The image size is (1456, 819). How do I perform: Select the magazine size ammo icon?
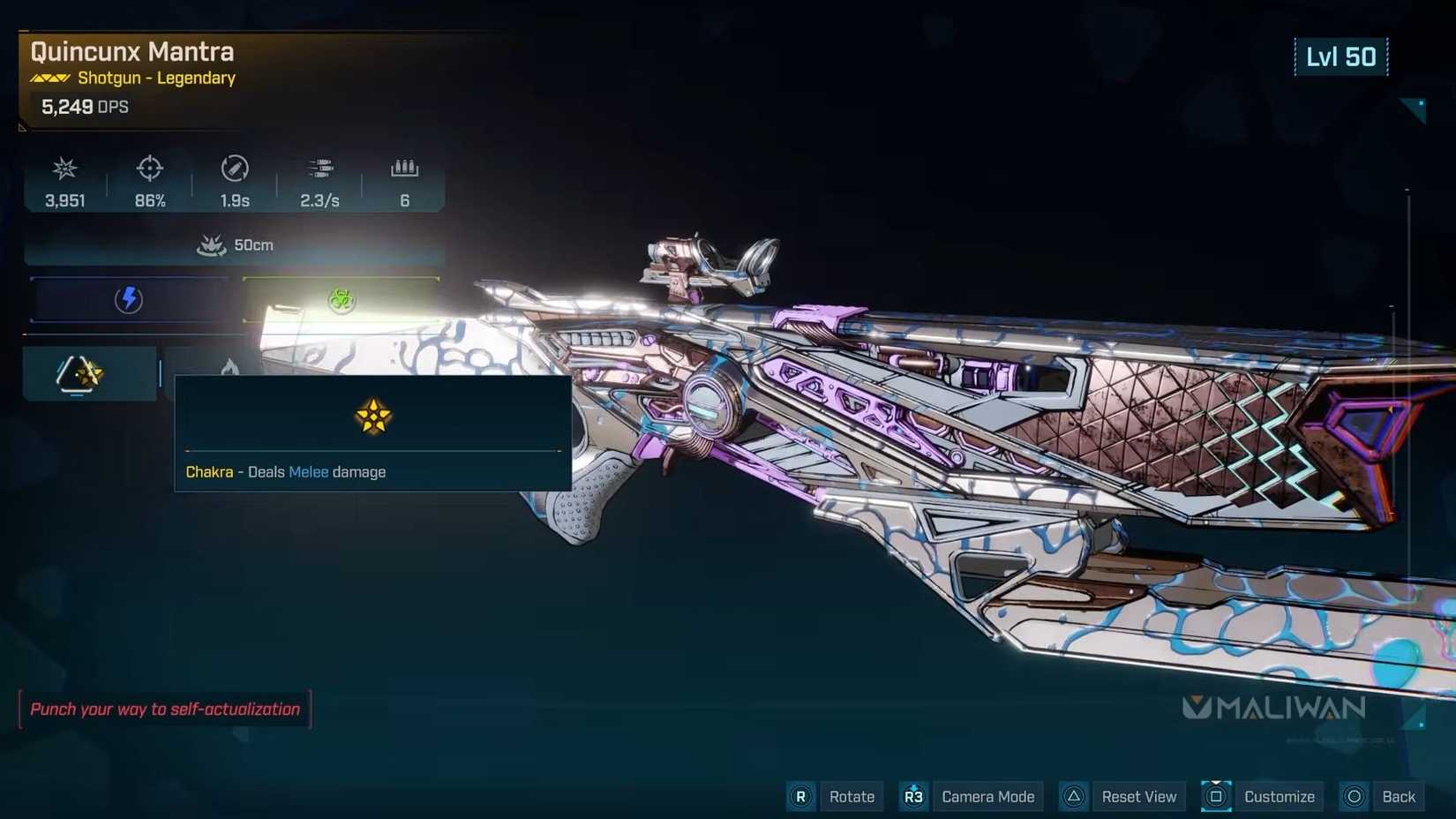(404, 168)
